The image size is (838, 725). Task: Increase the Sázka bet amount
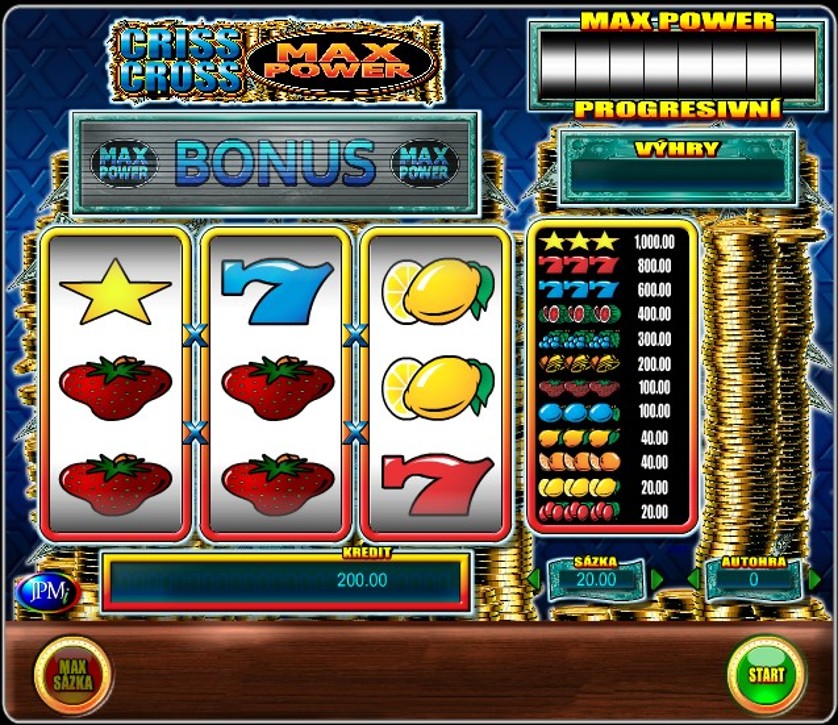[657, 579]
